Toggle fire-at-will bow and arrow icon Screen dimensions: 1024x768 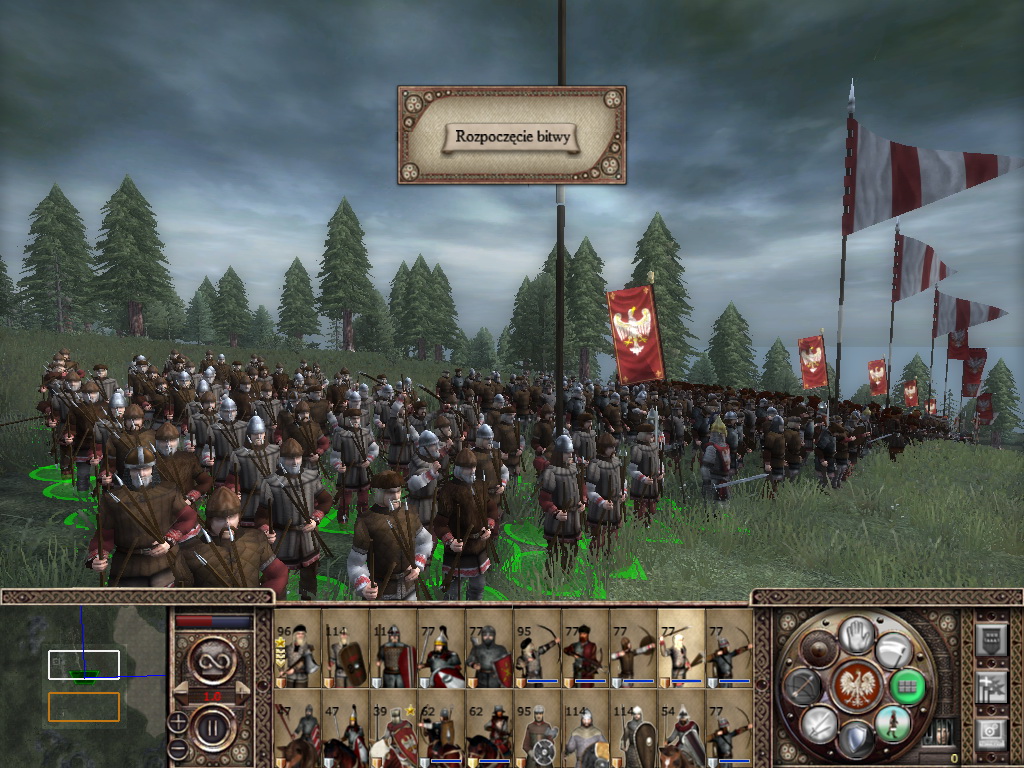[x=803, y=686]
